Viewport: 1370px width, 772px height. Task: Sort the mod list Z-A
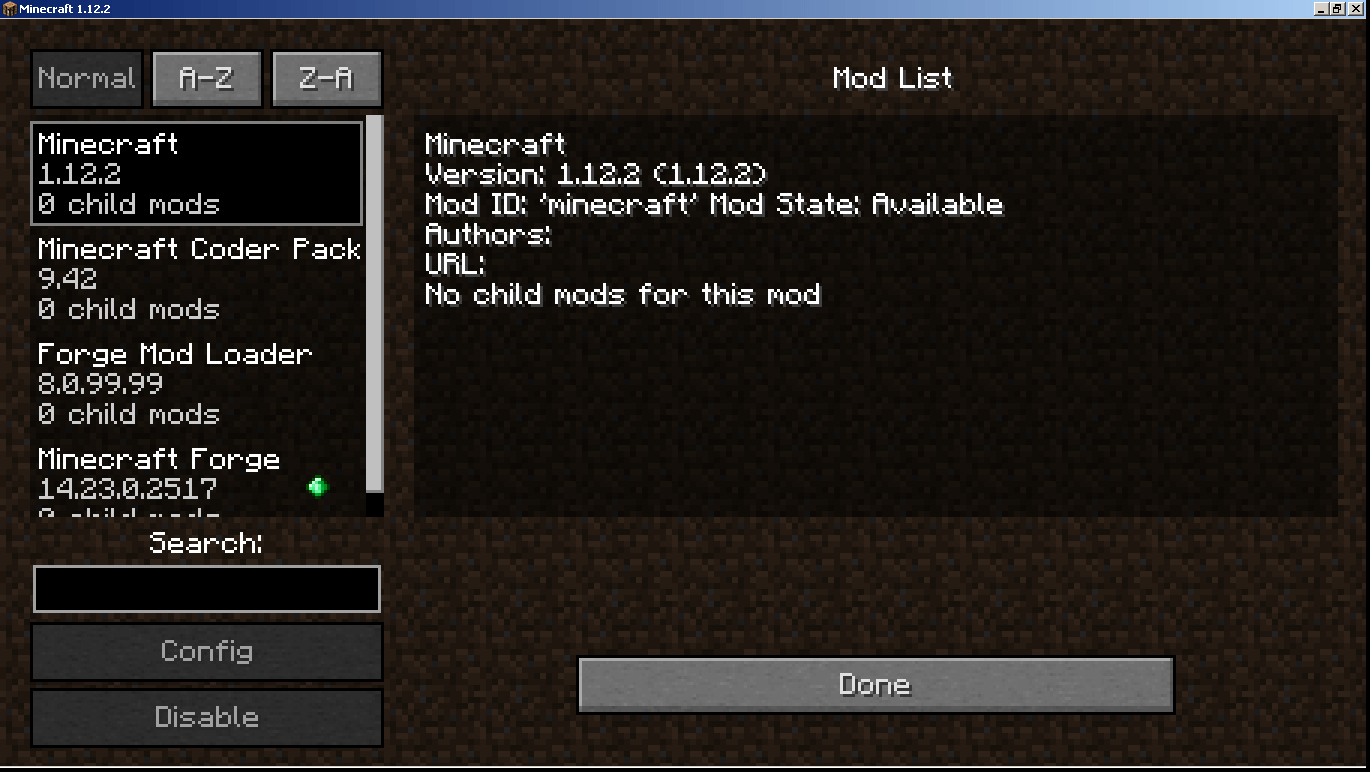point(326,78)
